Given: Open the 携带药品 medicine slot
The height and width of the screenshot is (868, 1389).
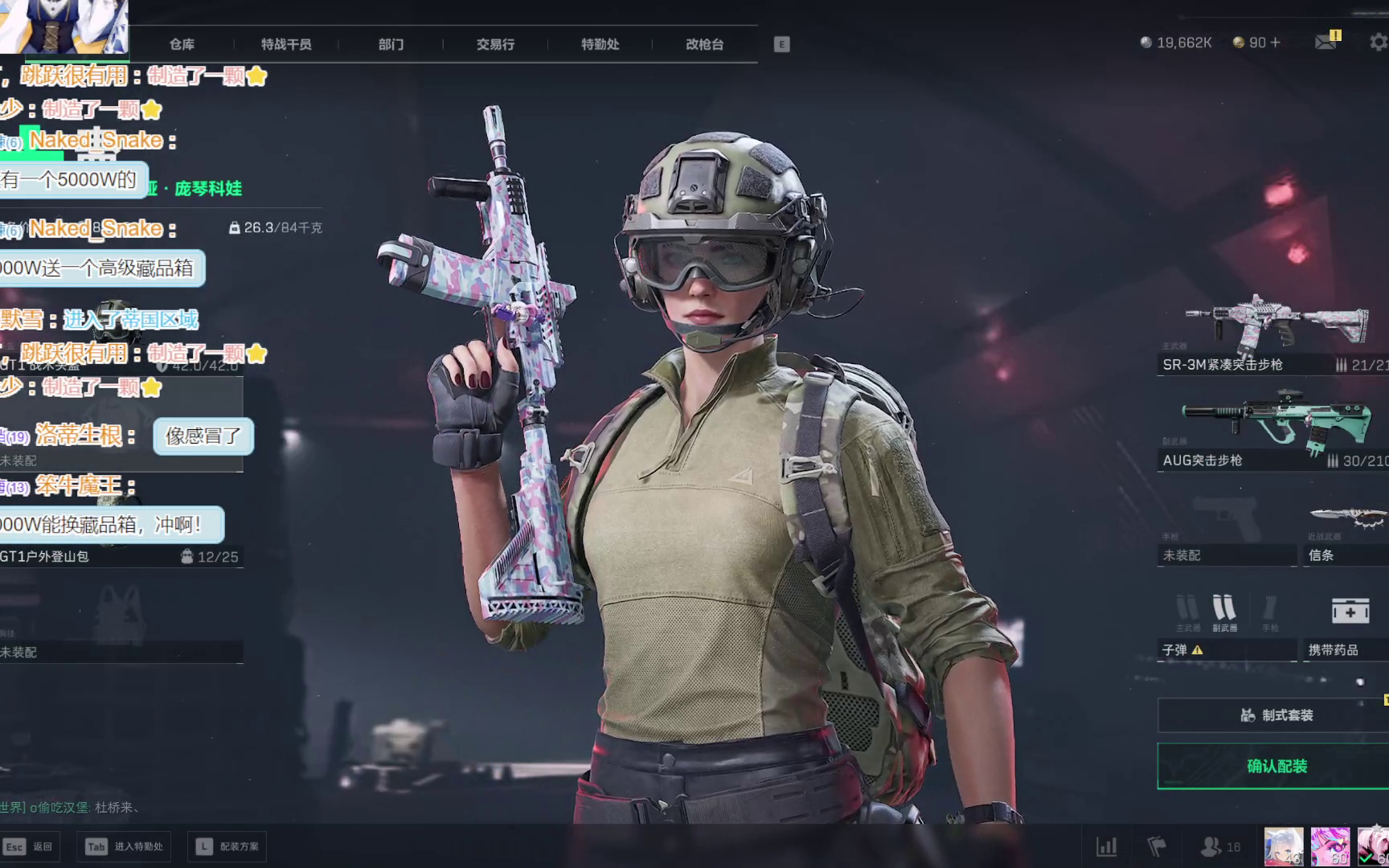Looking at the screenshot, I should [1346, 627].
